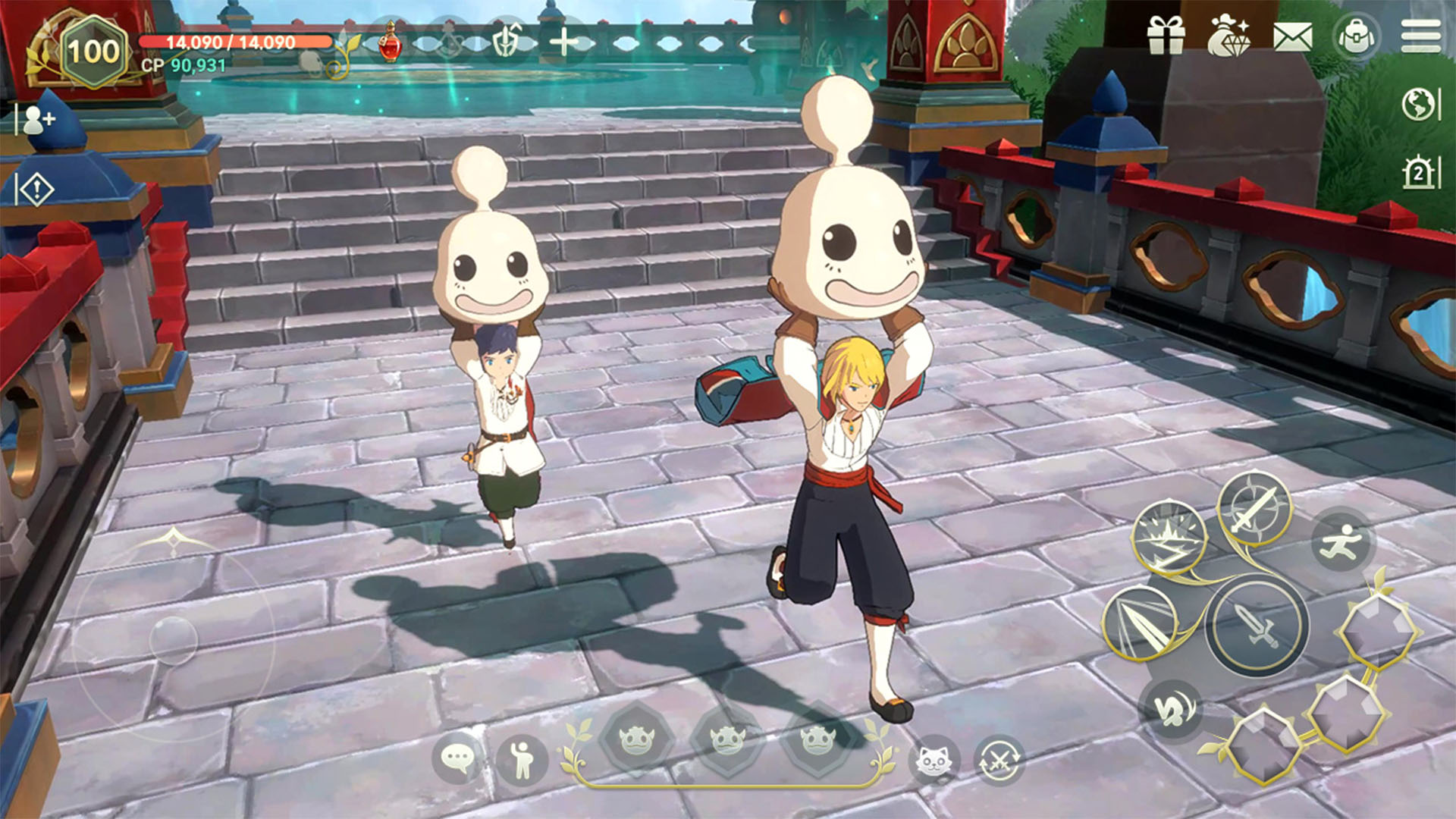The width and height of the screenshot is (1456, 819).
Task: Click the tower icon marked 2
Action: [x=1418, y=173]
